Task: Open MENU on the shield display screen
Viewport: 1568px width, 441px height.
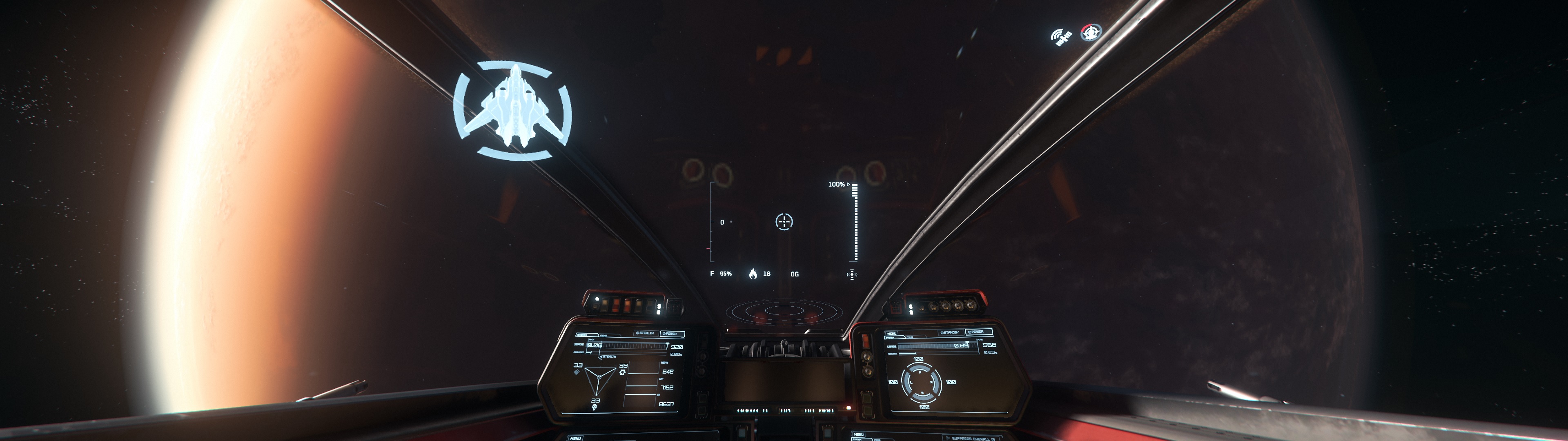Action: click(892, 334)
